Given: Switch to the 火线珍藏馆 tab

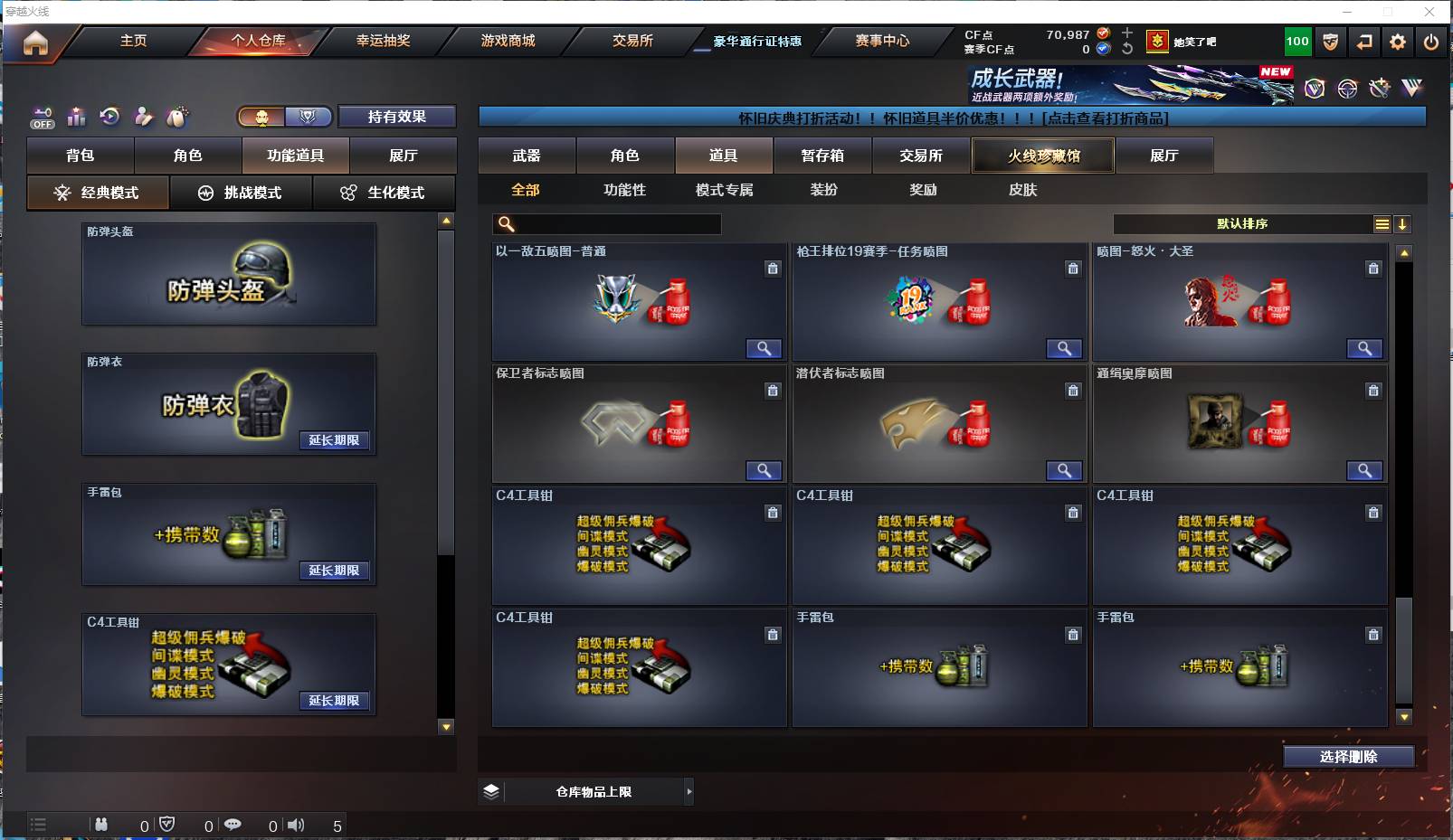Looking at the screenshot, I should click(x=1042, y=155).
